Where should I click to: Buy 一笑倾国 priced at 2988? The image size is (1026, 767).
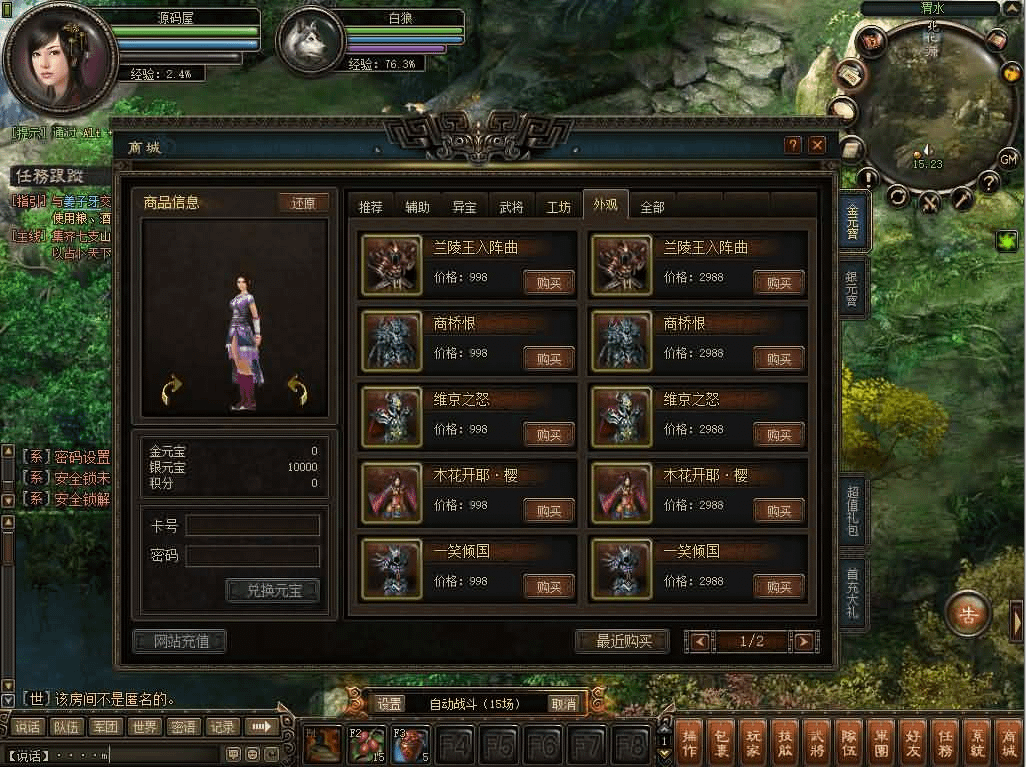click(779, 587)
